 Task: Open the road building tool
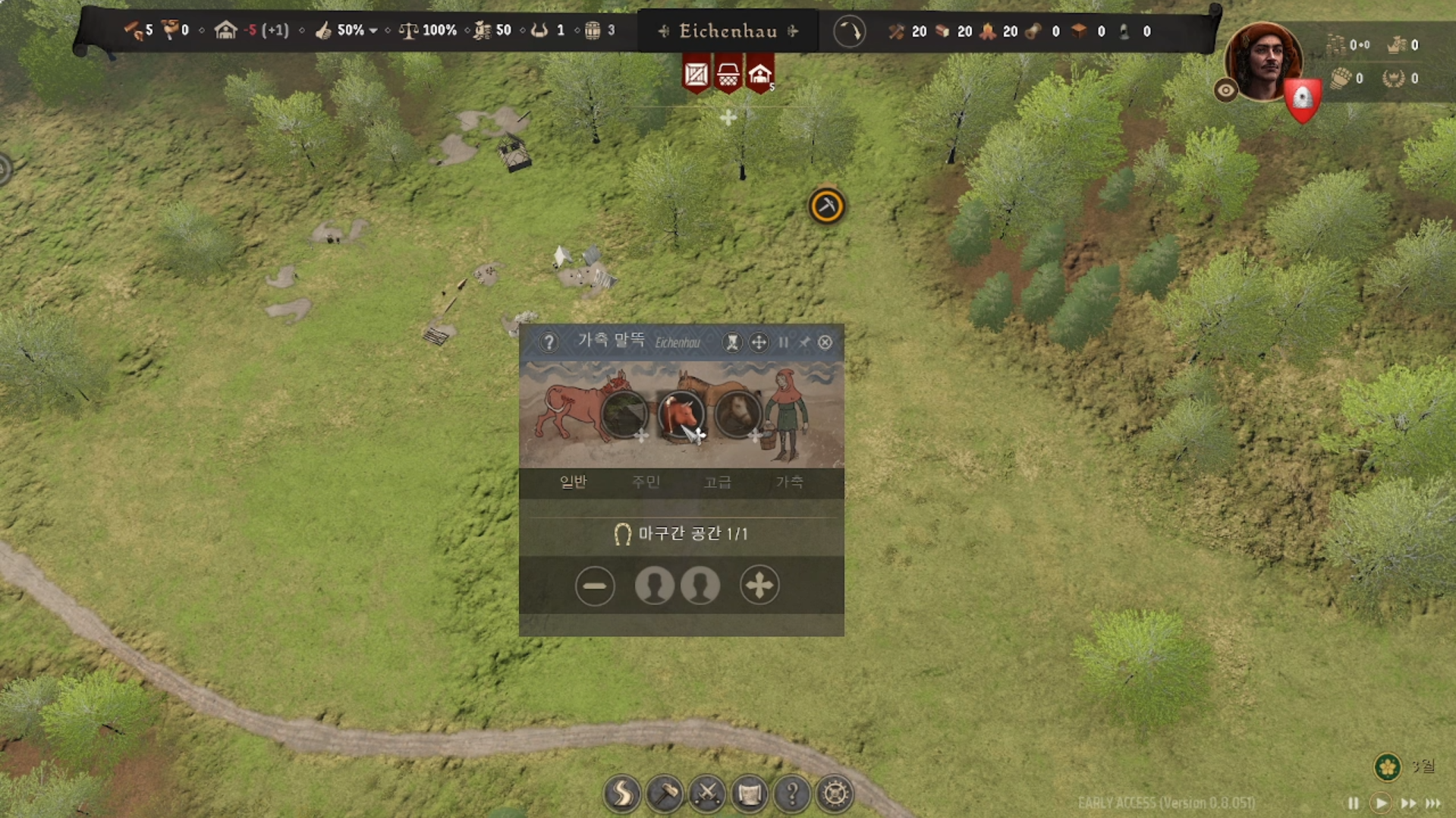coord(622,794)
